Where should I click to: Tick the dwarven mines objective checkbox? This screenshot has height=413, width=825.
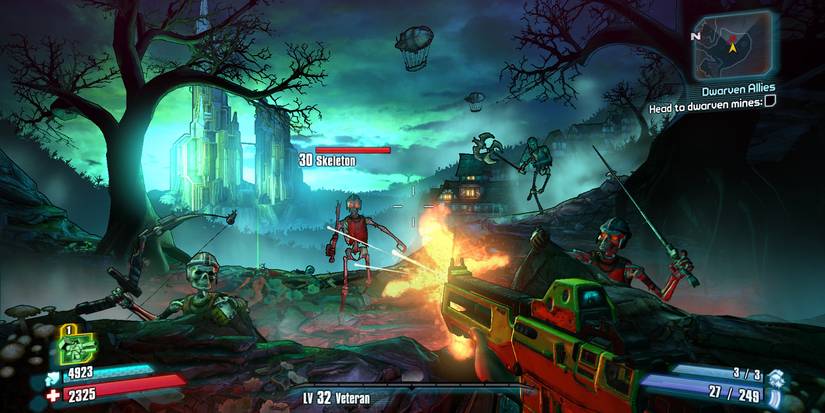coord(770,101)
